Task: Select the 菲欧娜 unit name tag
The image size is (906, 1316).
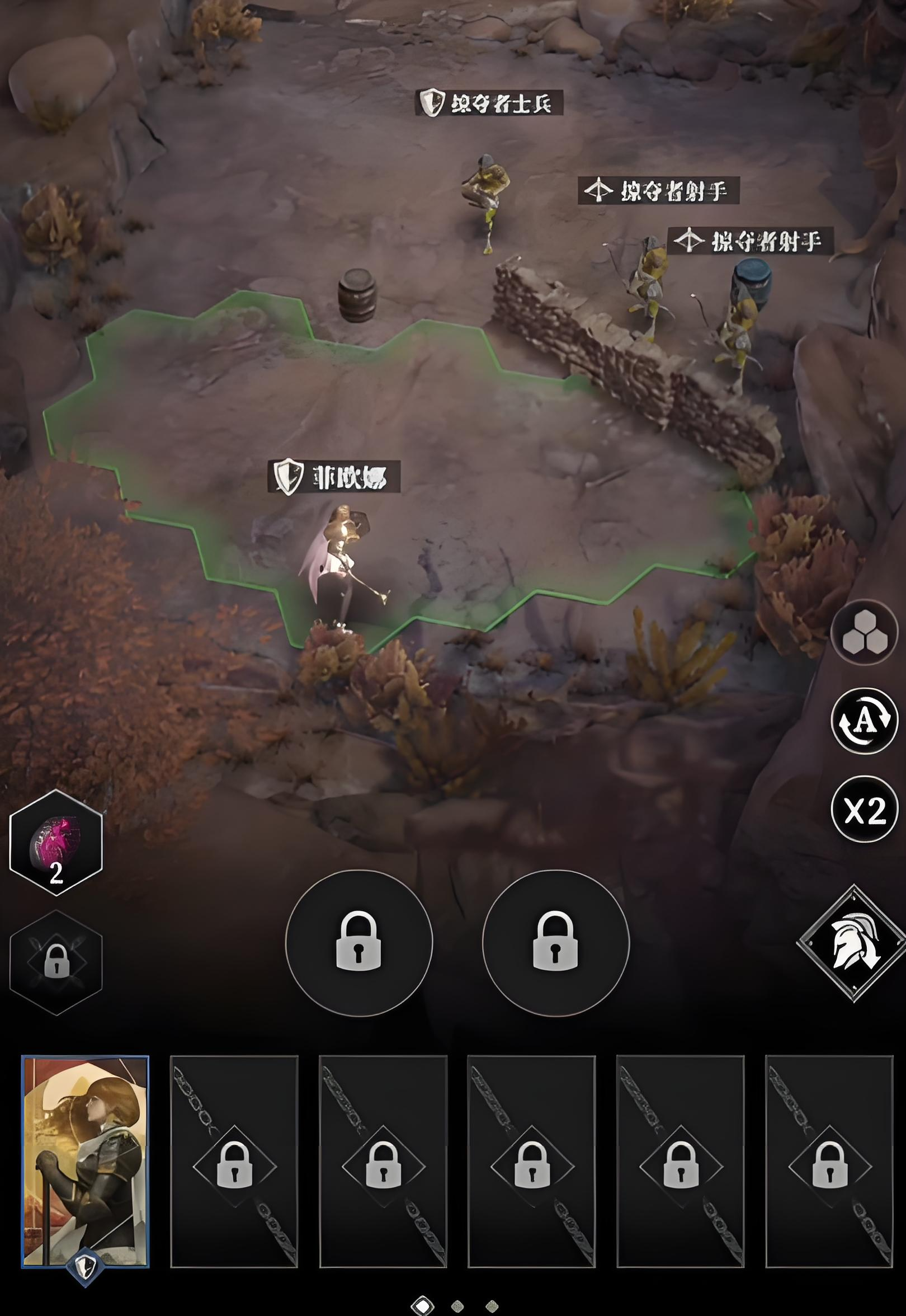Action: click(x=334, y=476)
